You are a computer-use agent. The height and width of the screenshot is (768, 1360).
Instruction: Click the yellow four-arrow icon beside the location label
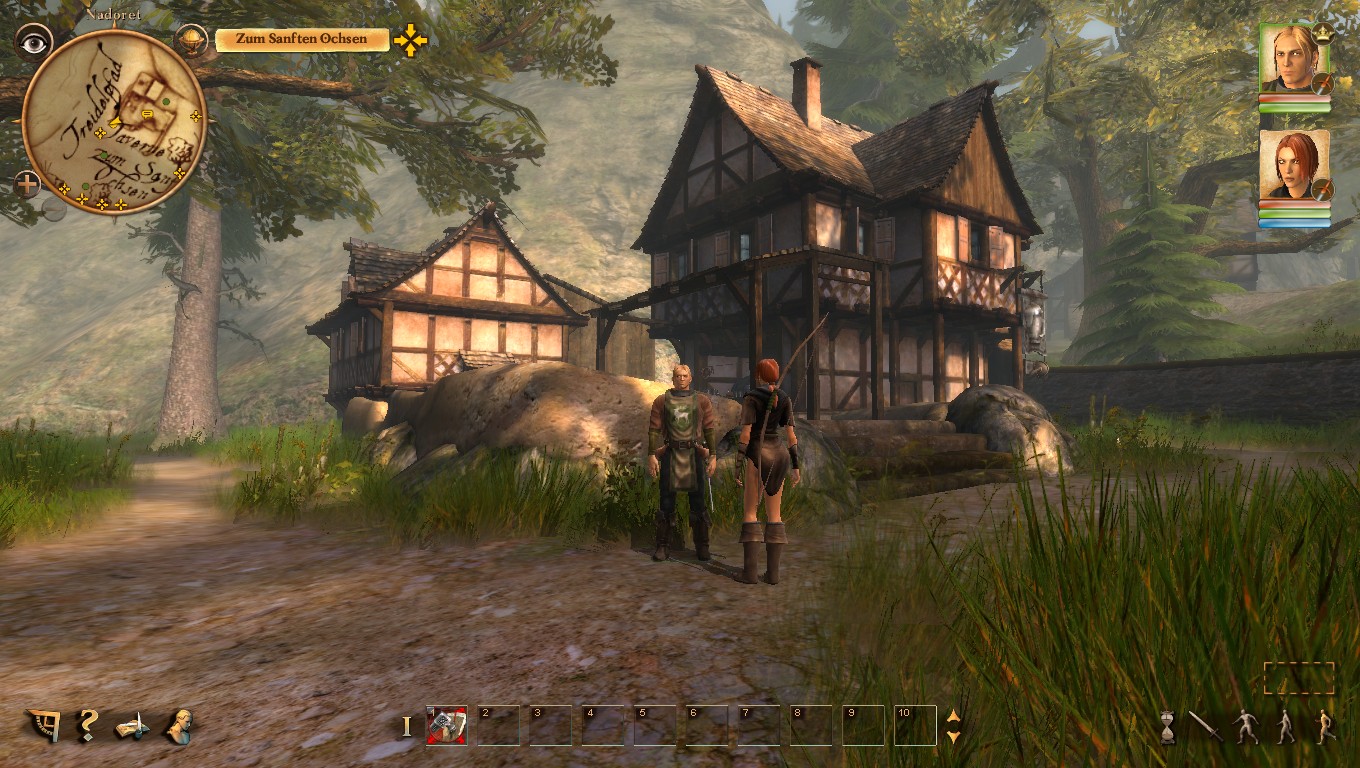[x=410, y=40]
